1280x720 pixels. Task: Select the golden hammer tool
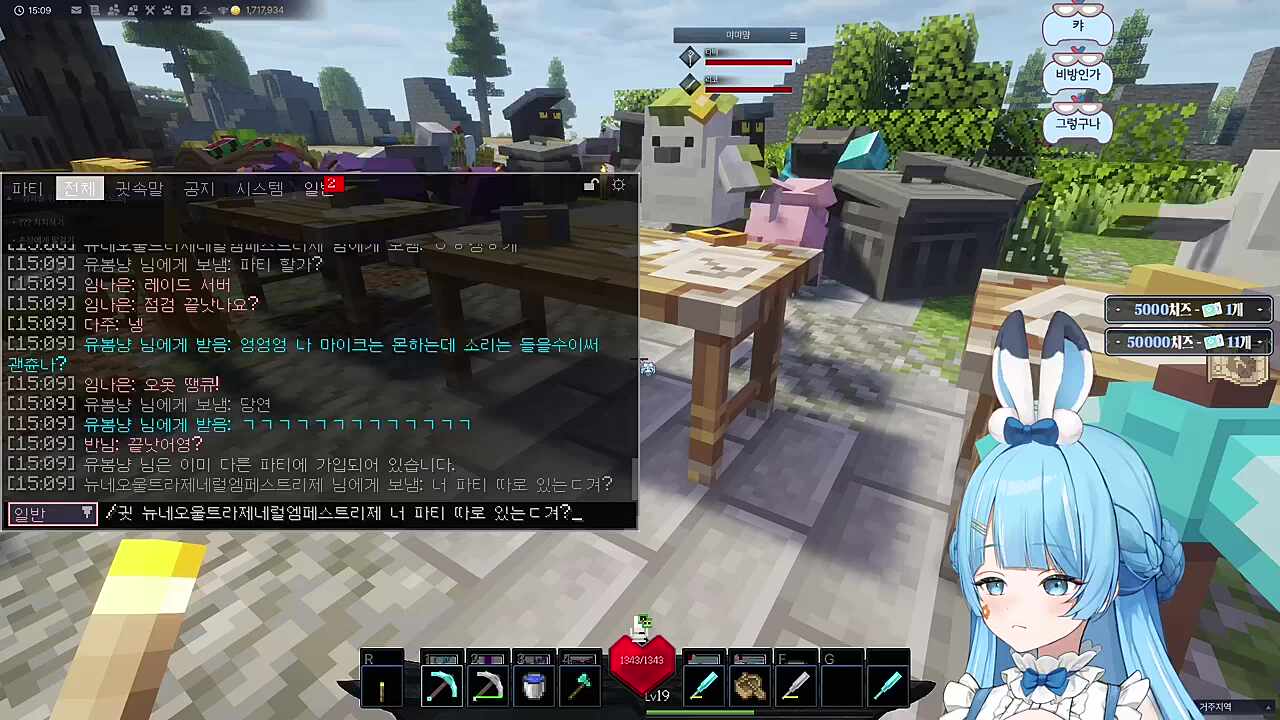pyautogui.click(x=749, y=685)
